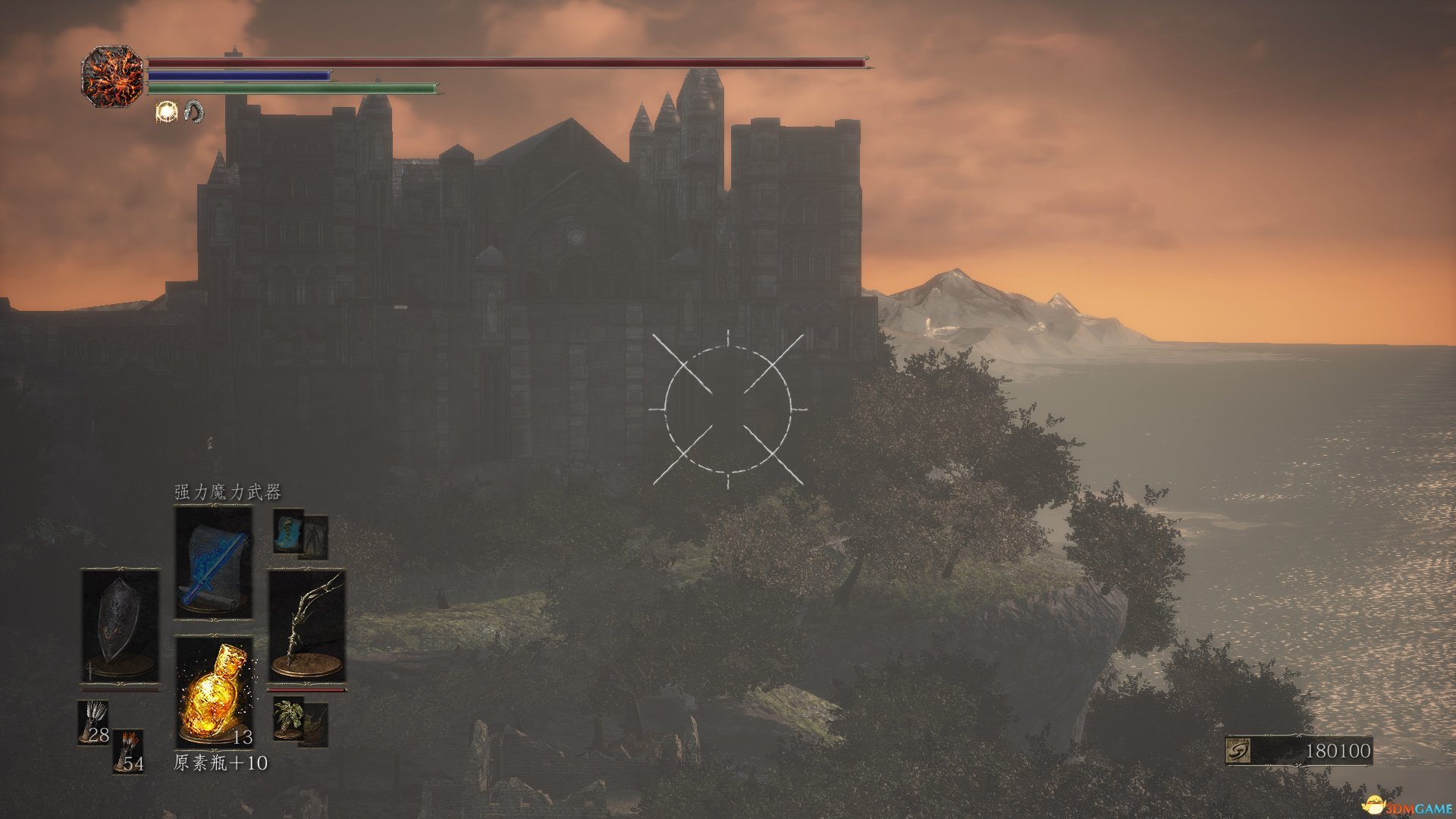This screenshot has width=1456, height=819.
Task: Inspect the glowing sun buff status icon
Action: pyautogui.click(x=166, y=112)
